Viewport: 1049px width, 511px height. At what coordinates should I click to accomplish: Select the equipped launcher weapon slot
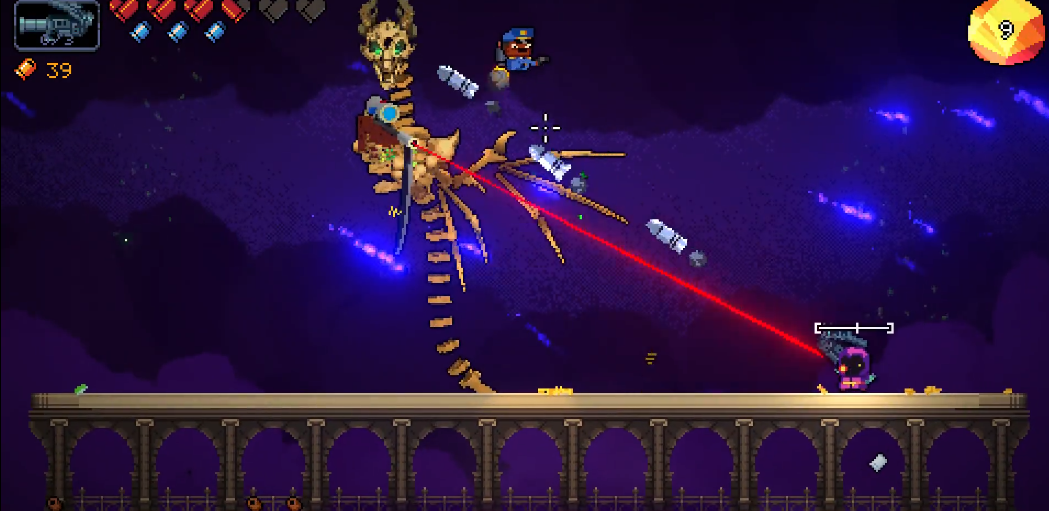56,25
